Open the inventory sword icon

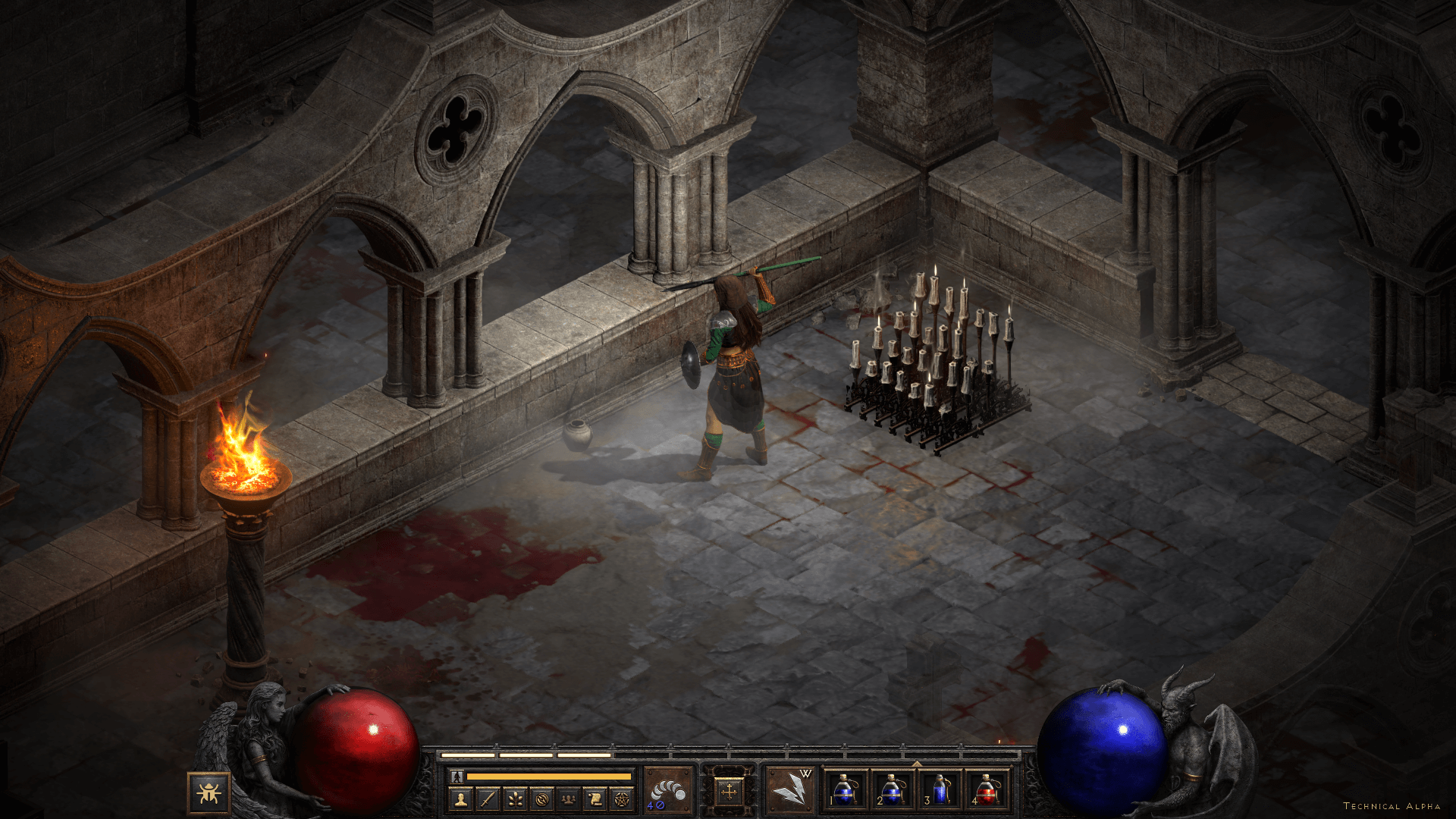pyautogui.click(x=488, y=799)
